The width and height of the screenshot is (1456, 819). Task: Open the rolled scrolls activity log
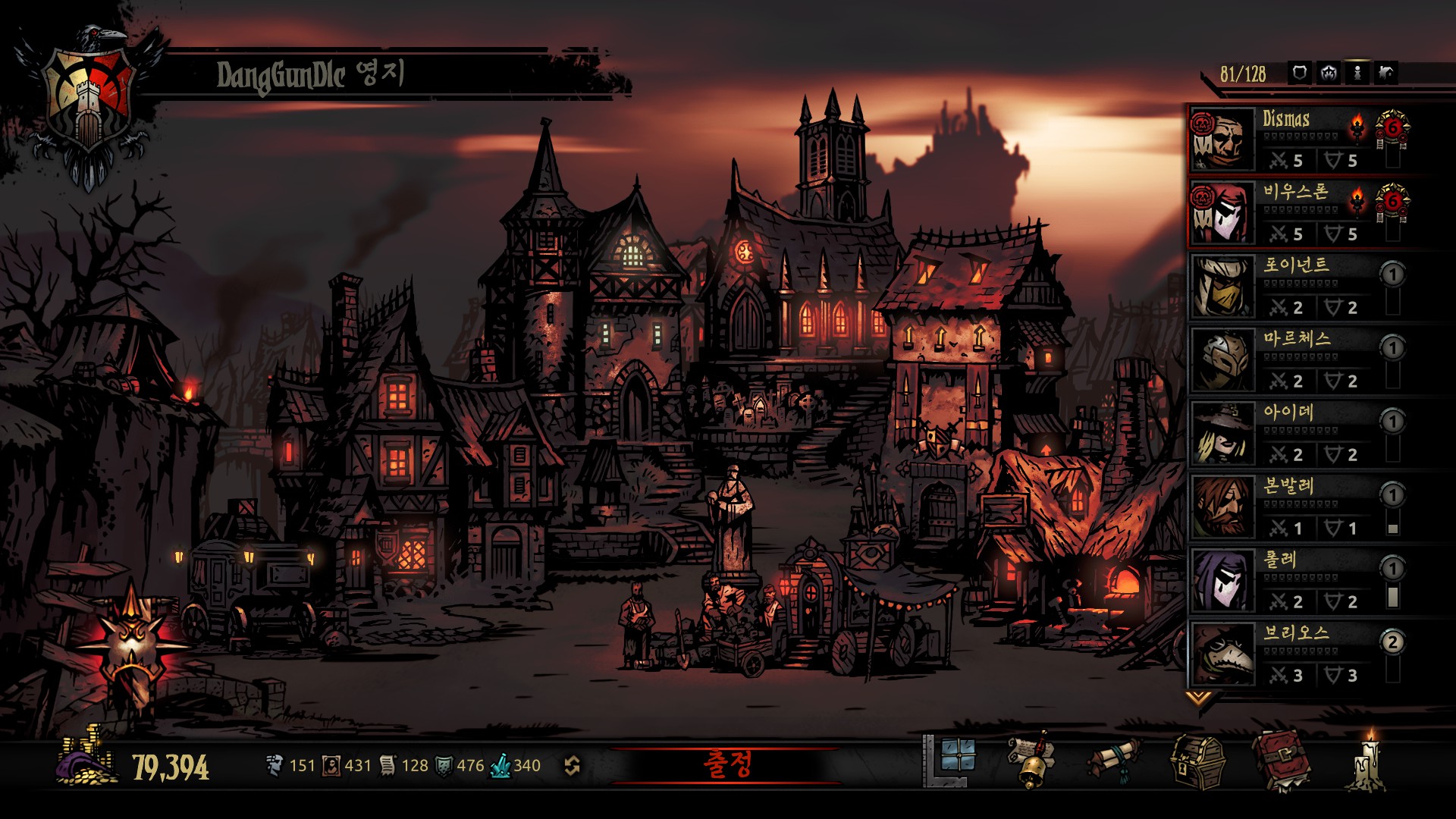(x=1115, y=760)
